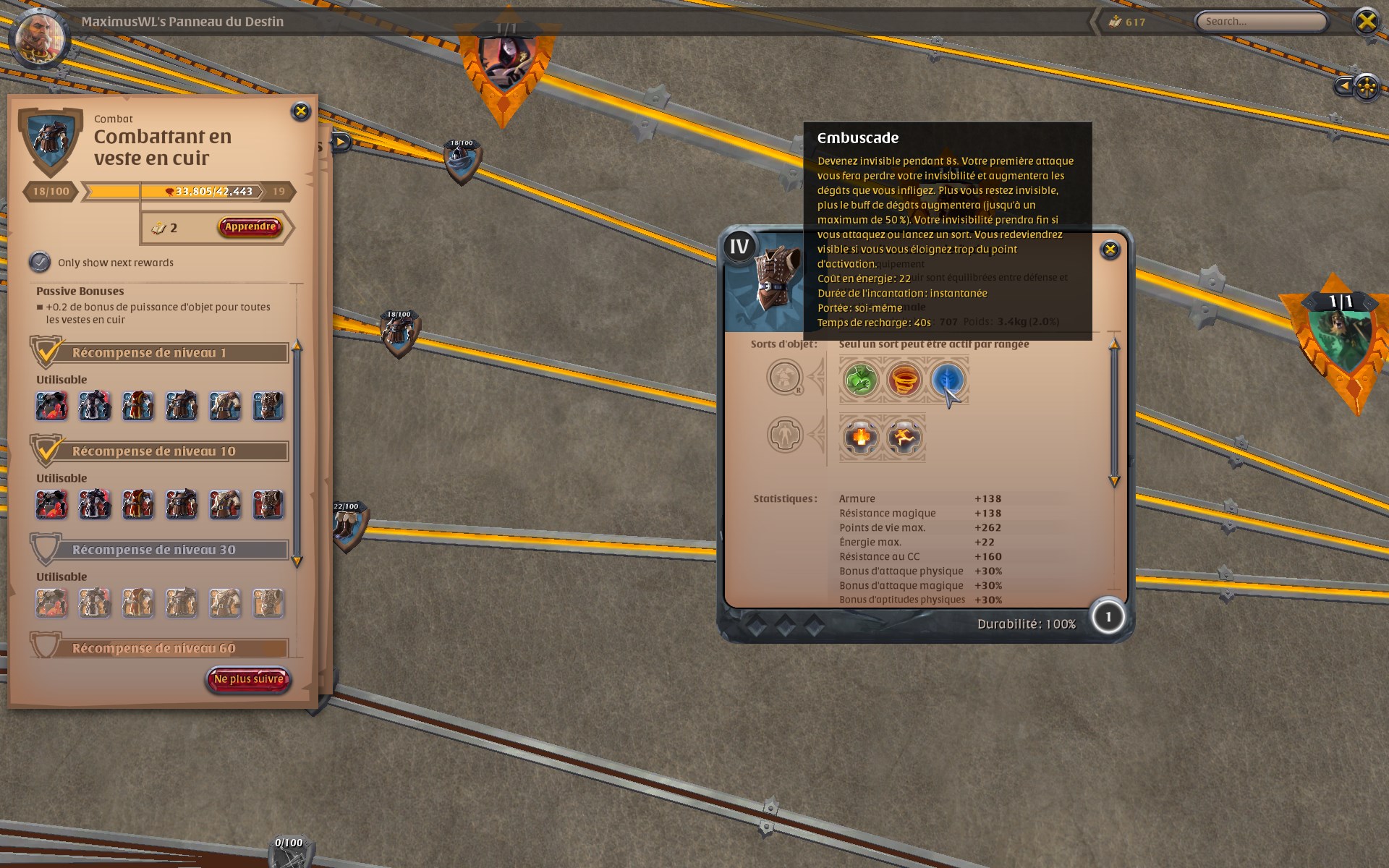Click the level 1 reward checkmark shield
The width and height of the screenshot is (1389, 868).
[48, 351]
